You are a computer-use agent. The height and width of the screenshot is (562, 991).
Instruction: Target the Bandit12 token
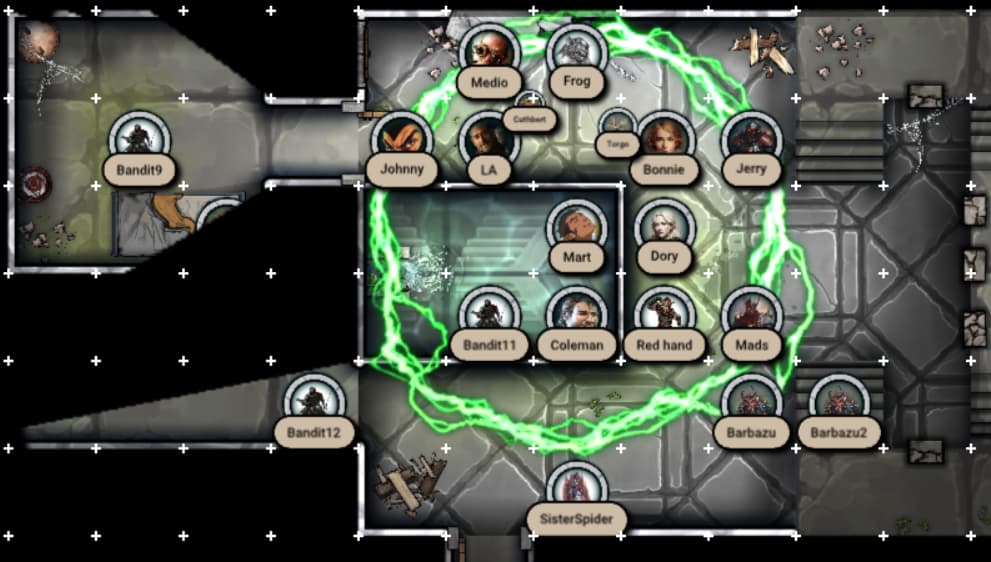click(x=314, y=404)
